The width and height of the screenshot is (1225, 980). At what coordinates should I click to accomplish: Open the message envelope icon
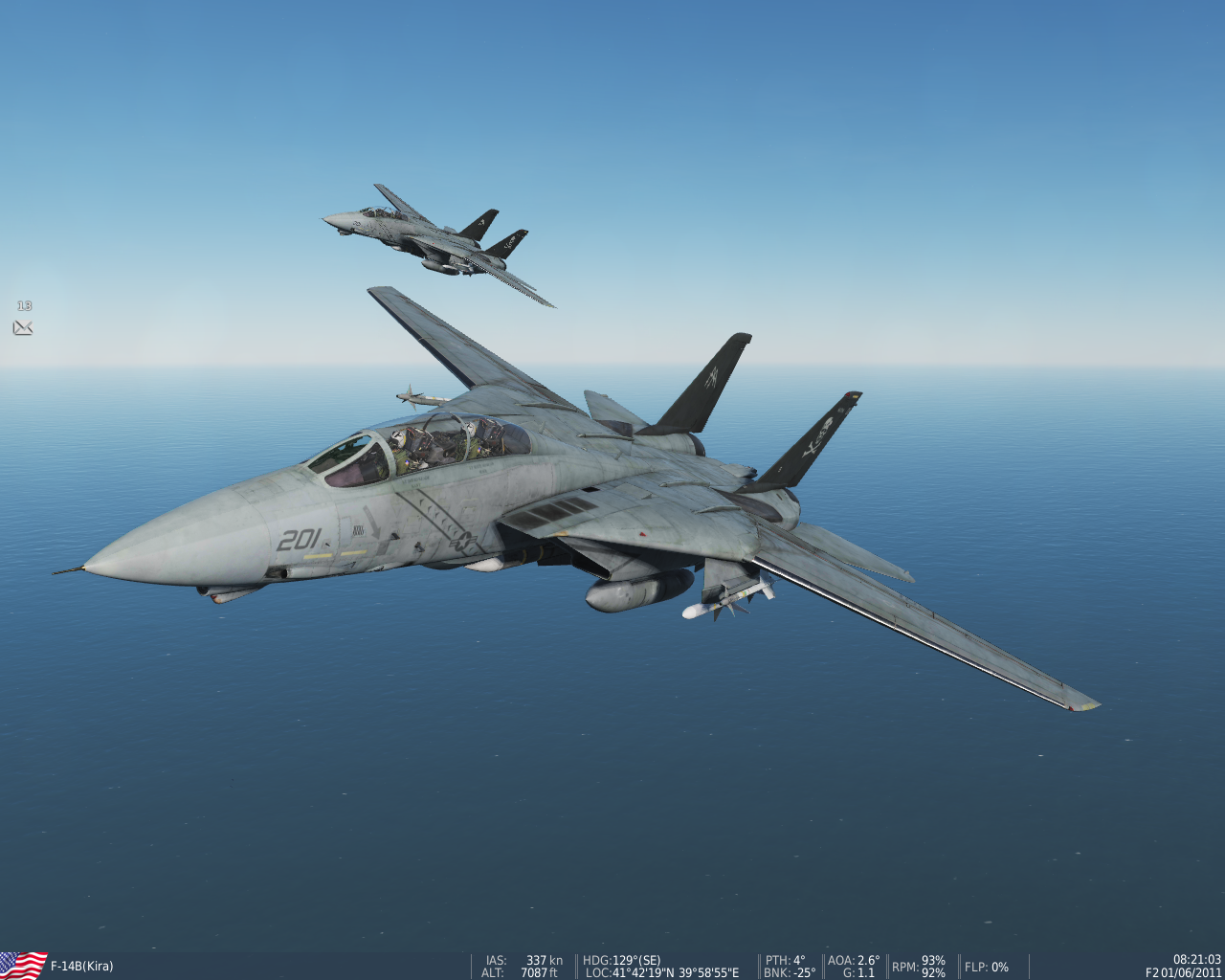(23, 328)
